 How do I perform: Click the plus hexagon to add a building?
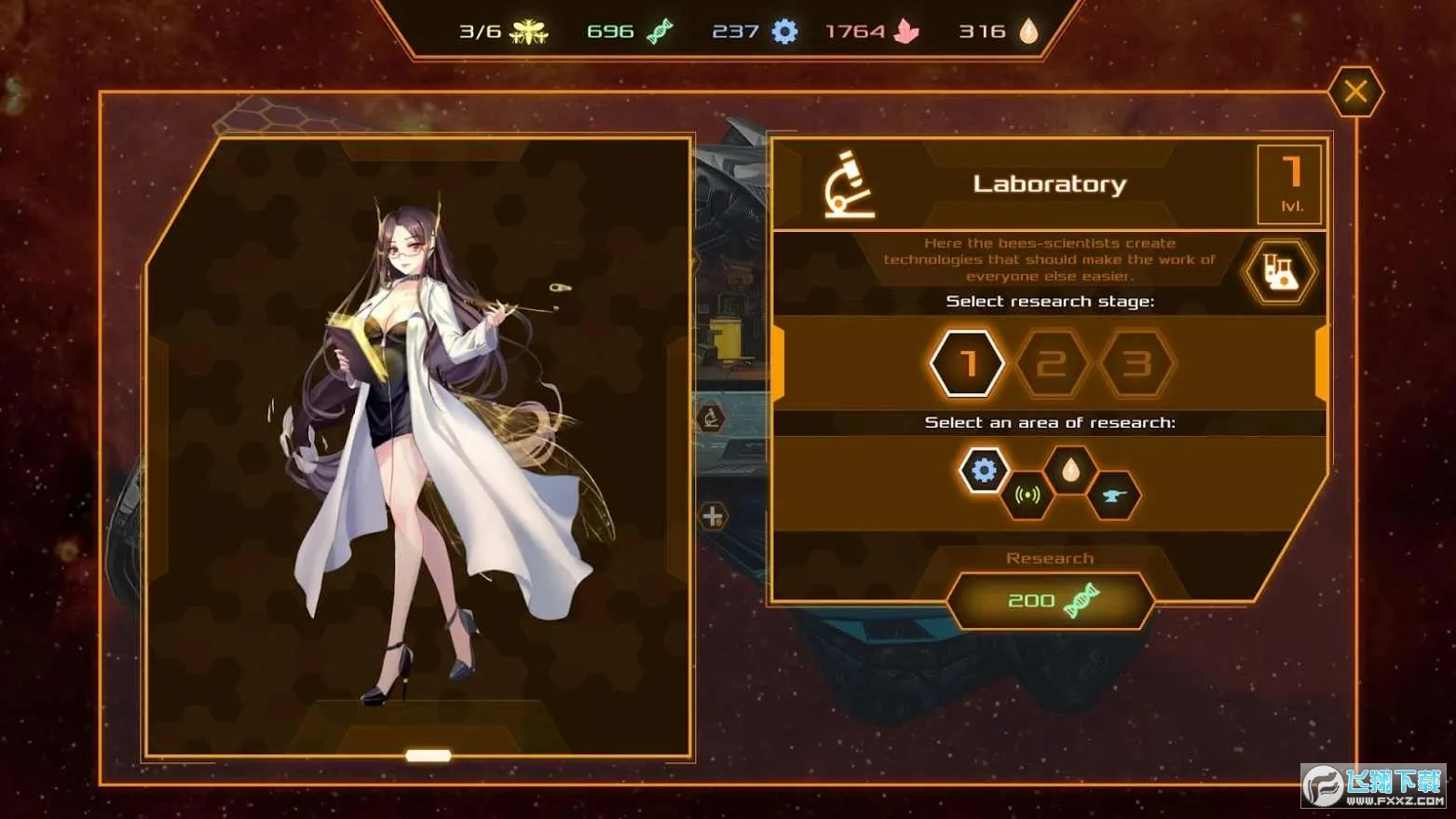click(x=712, y=515)
